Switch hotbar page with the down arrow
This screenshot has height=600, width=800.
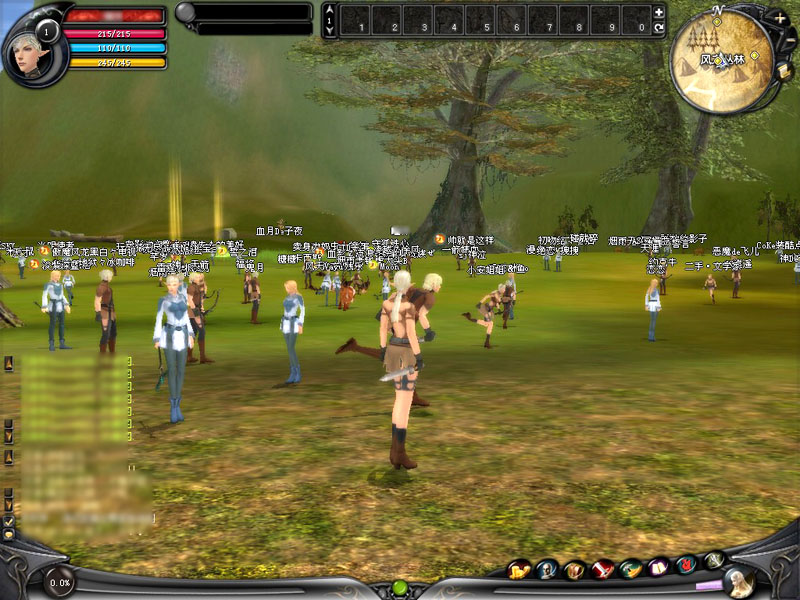click(330, 30)
